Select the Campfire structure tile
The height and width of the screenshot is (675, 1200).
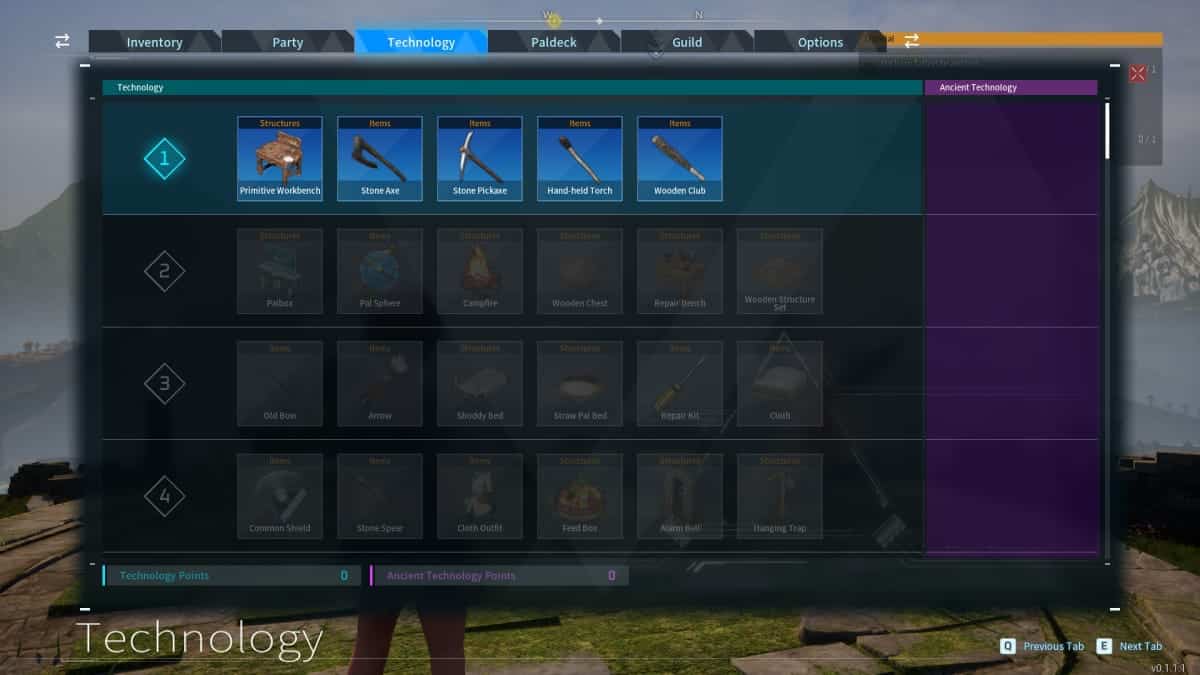pos(480,271)
